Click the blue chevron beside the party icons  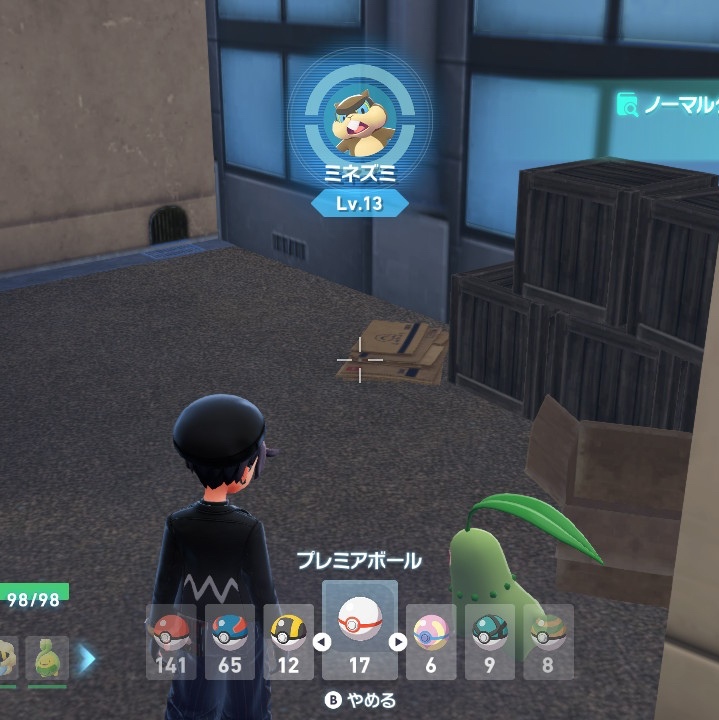(x=86, y=658)
